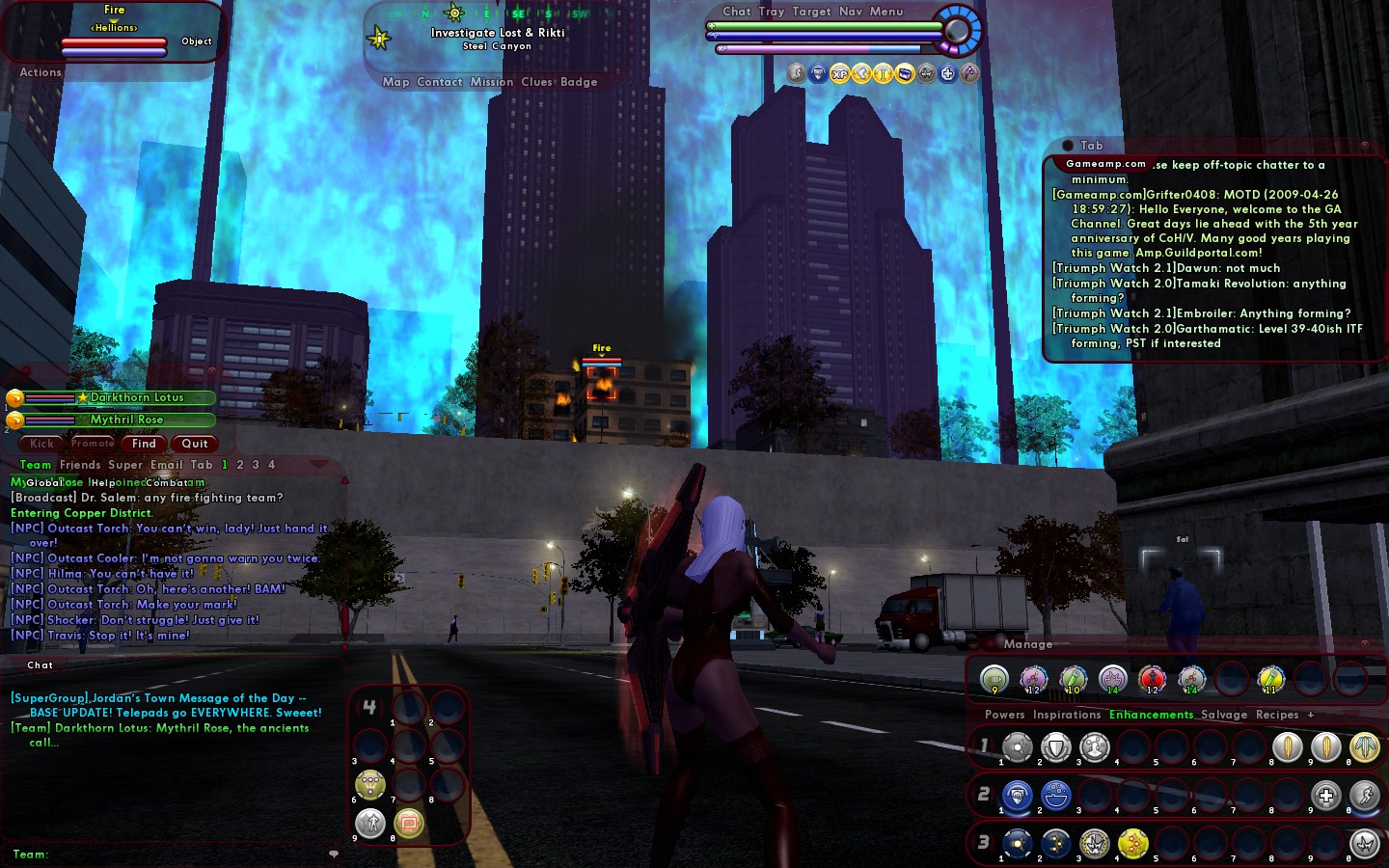The image size is (1389, 868).
Task: Use the Find team member button
Action: click(144, 444)
